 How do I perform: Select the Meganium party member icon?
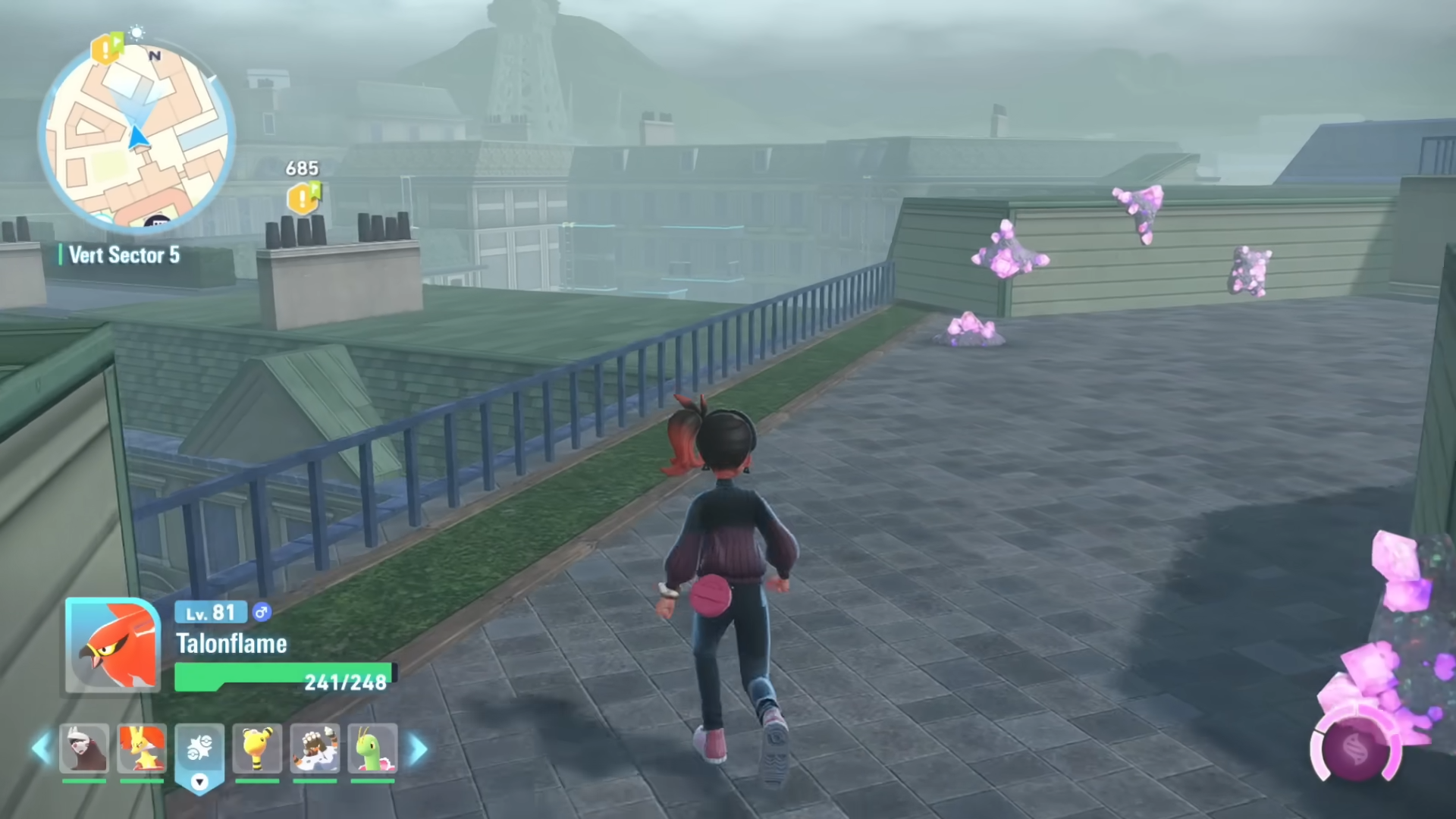click(x=371, y=749)
